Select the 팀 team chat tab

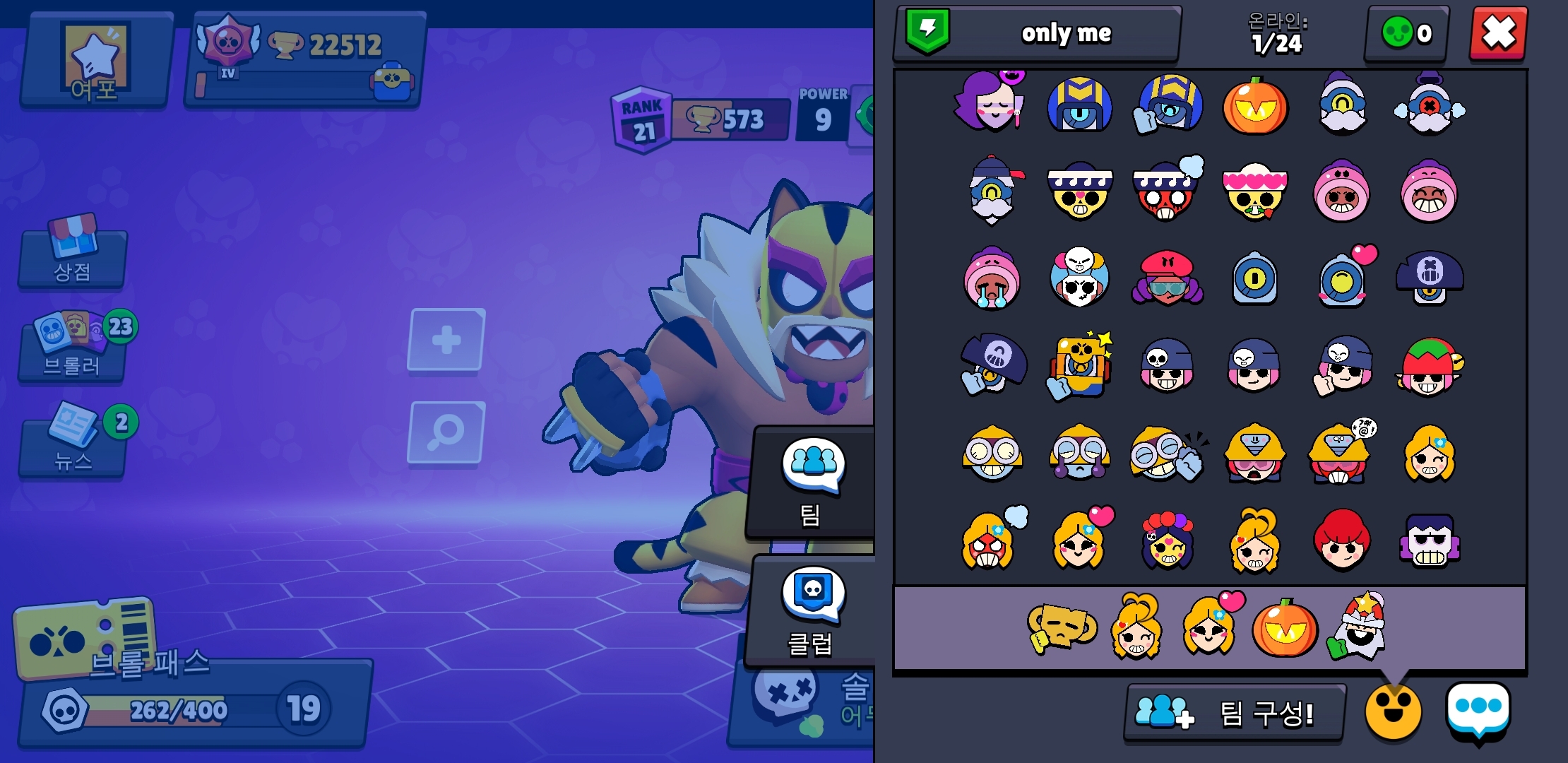(x=811, y=482)
